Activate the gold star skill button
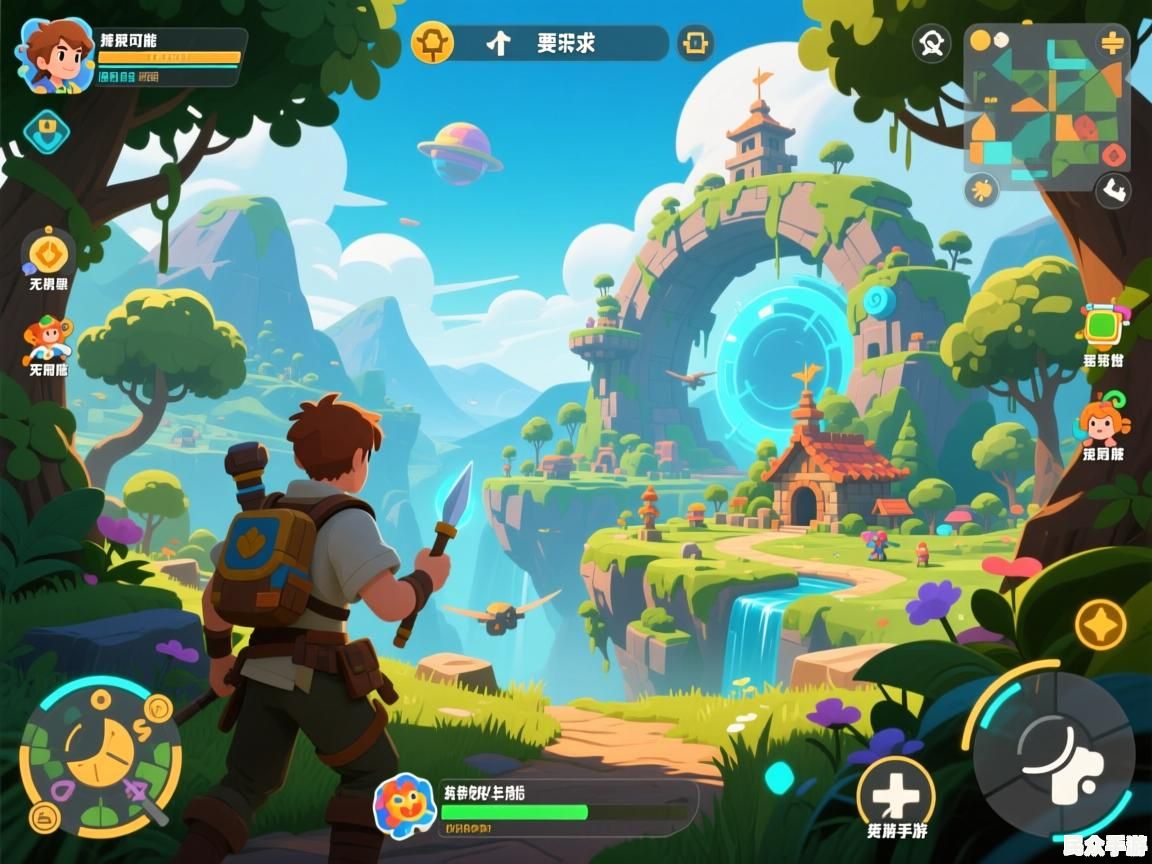 (1100, 625)
